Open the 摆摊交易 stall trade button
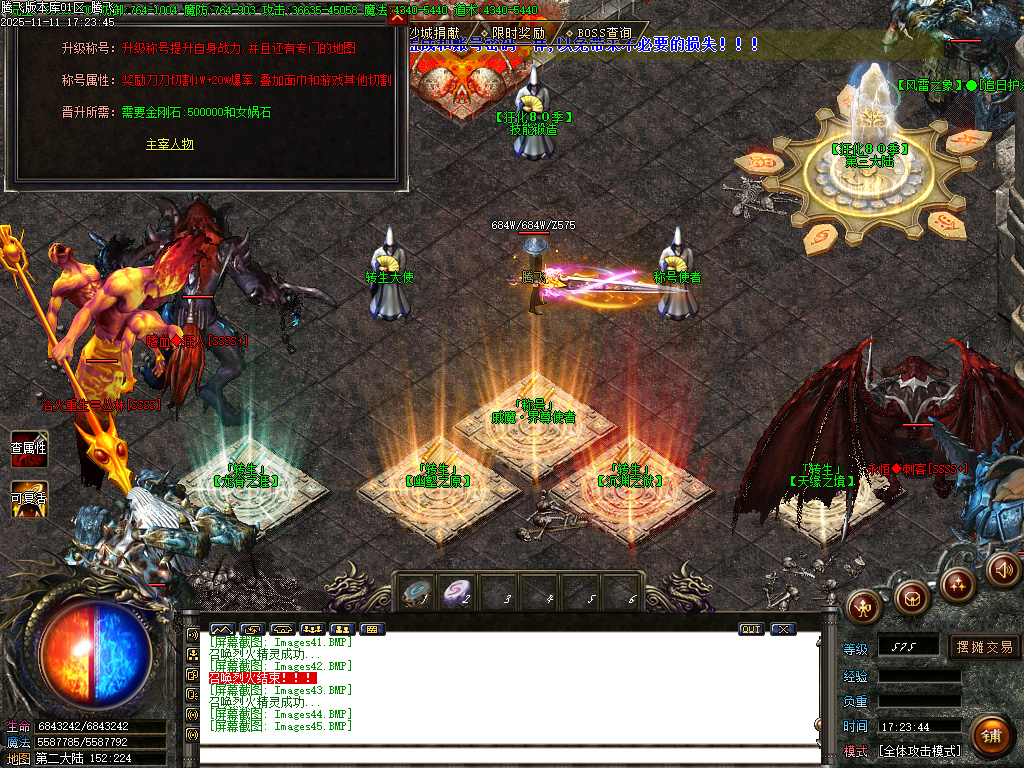Image resolution: width=1024 pixels, height=768 pixels. pyautogui.click(x=984, y=647)
